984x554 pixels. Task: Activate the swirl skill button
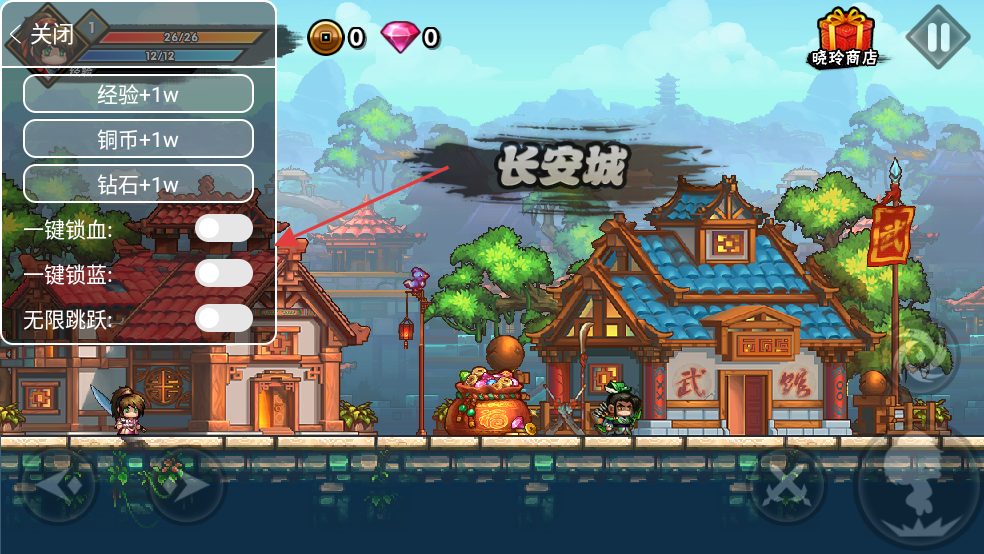pyautogui.click(x=924, y=358)
